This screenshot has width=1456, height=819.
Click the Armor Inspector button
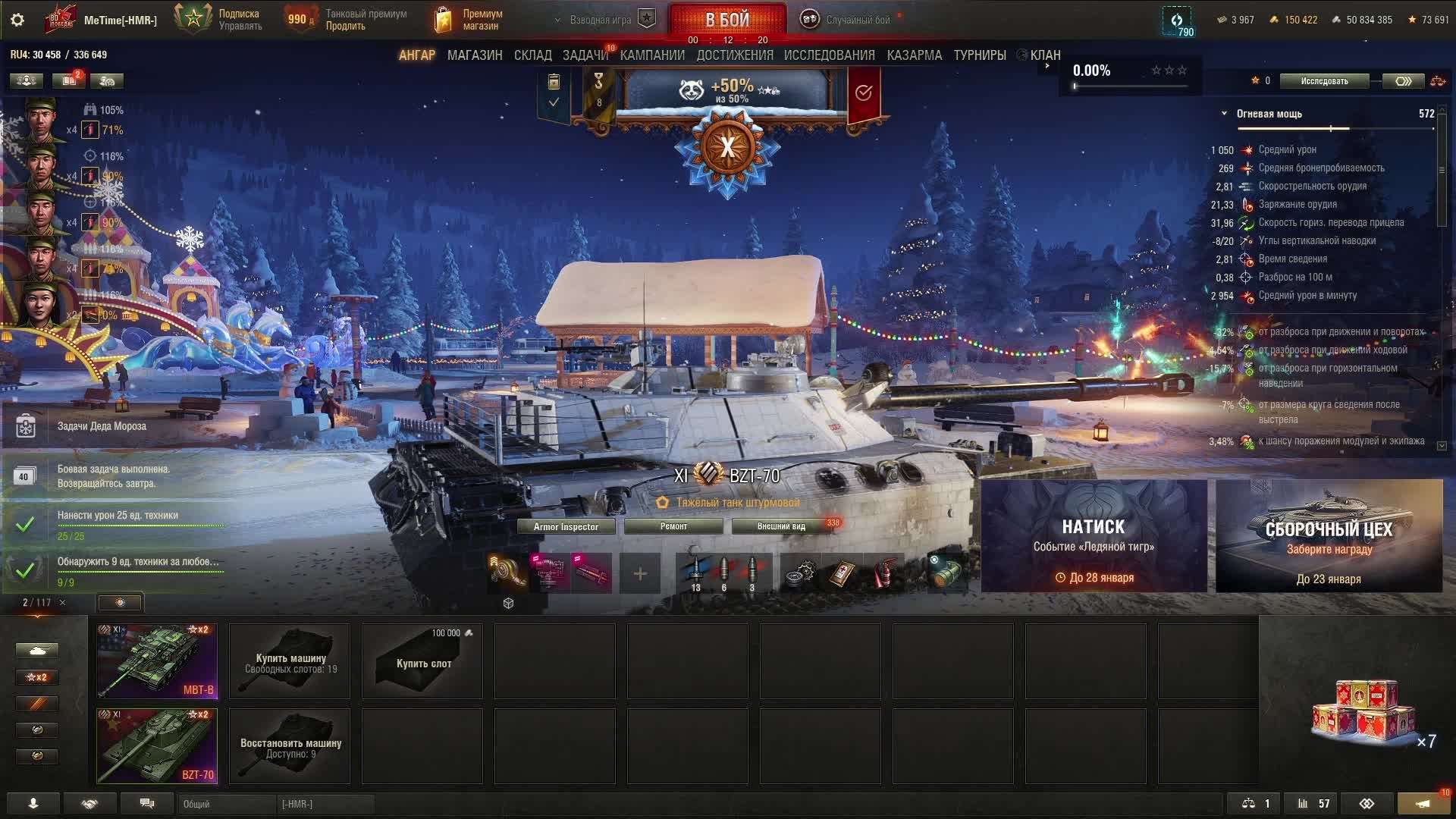(x=566, y=526)
